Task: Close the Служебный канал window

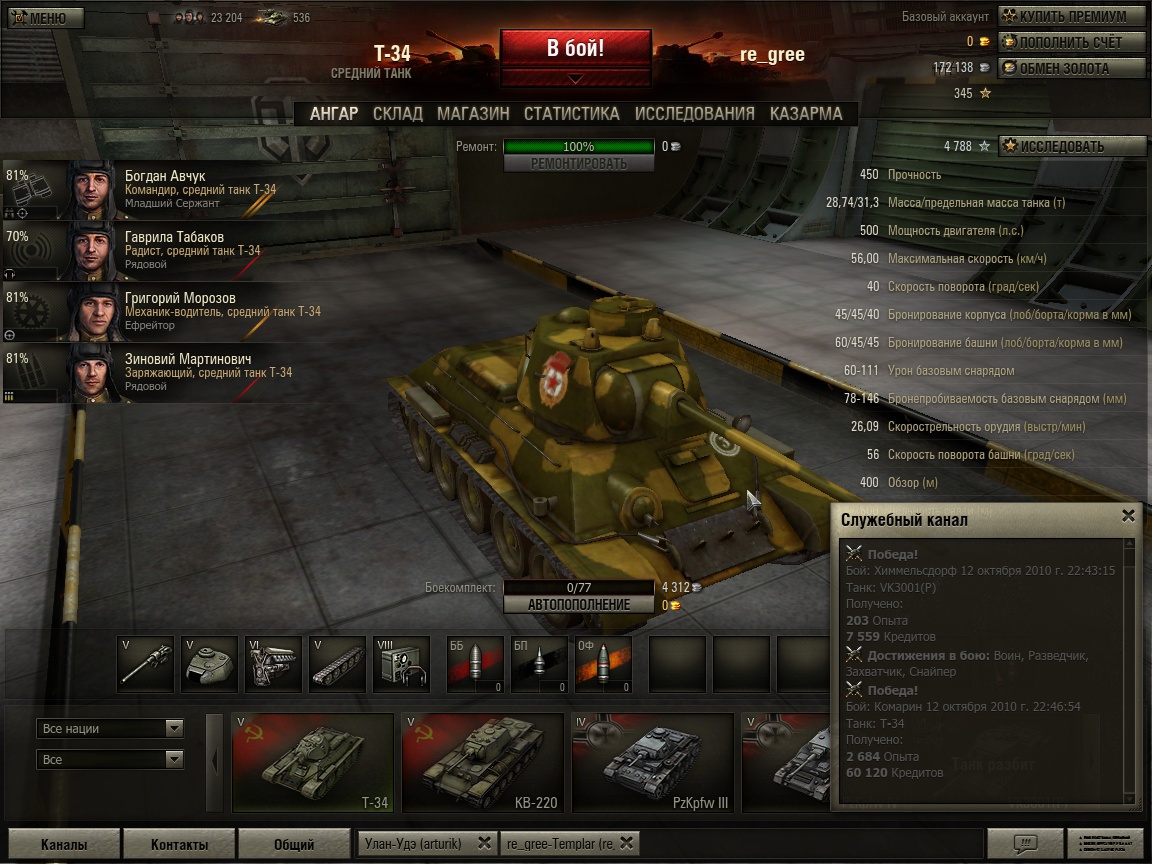Action: coord(1128,516)
